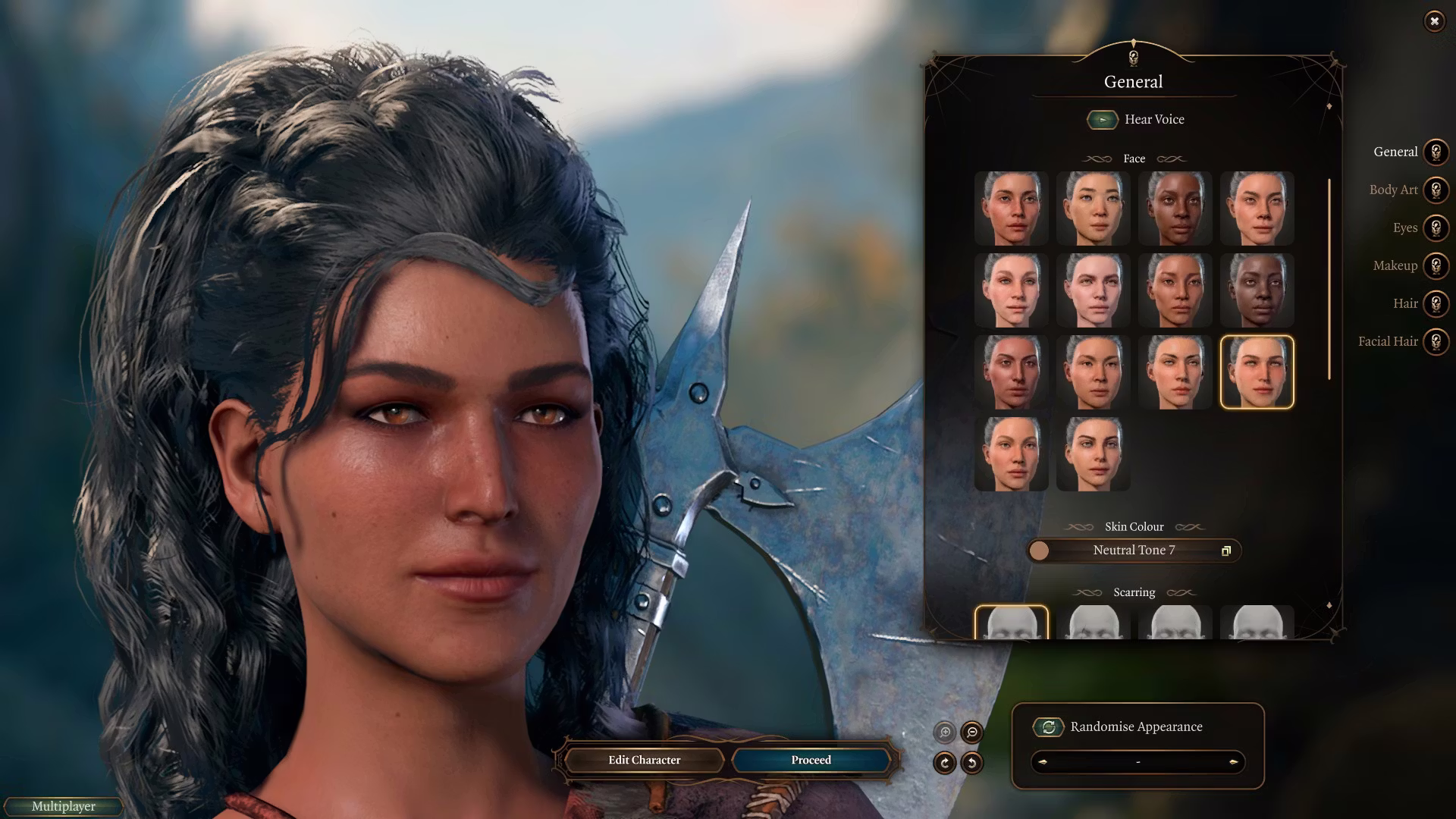Viewport: 1456px width, 819px height.
Task: Select the first scarring option
Action: [1011, 623]
